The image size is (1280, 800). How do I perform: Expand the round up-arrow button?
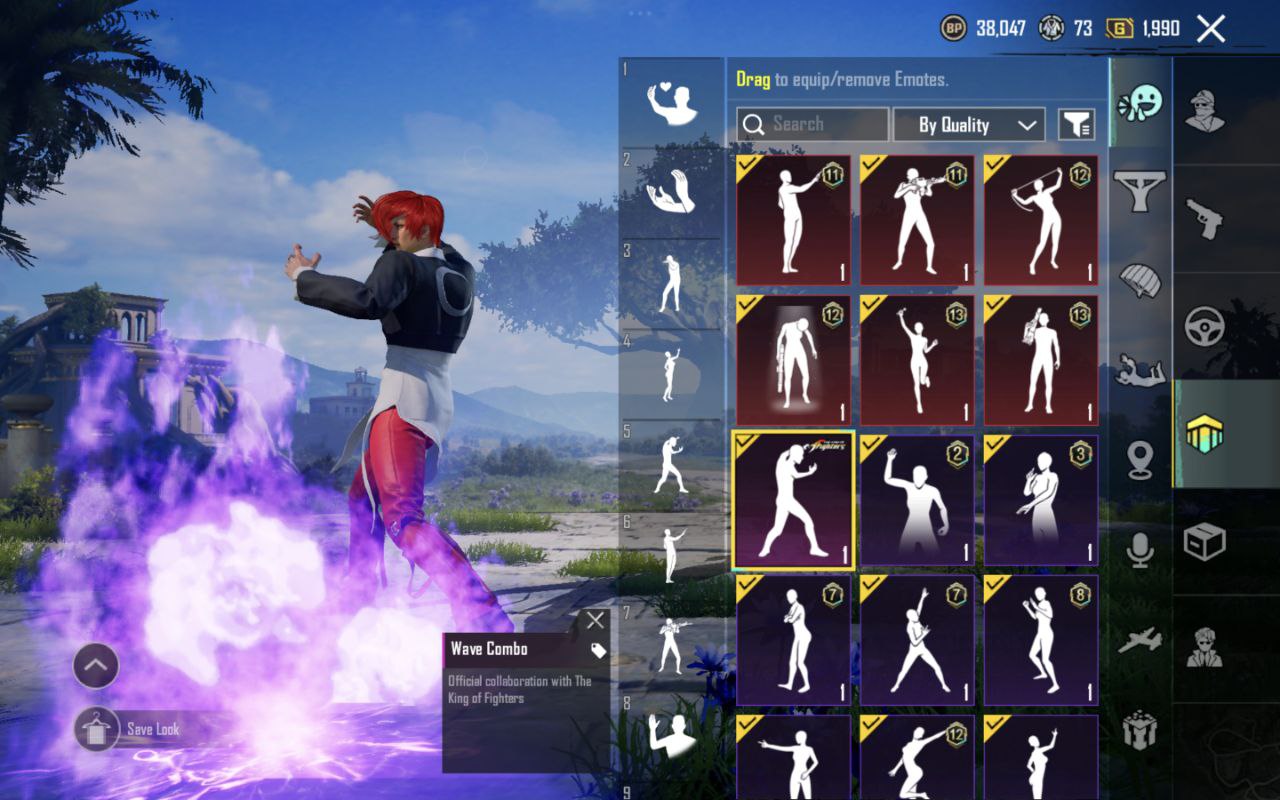pyautogui.click(x=96, y=665)
